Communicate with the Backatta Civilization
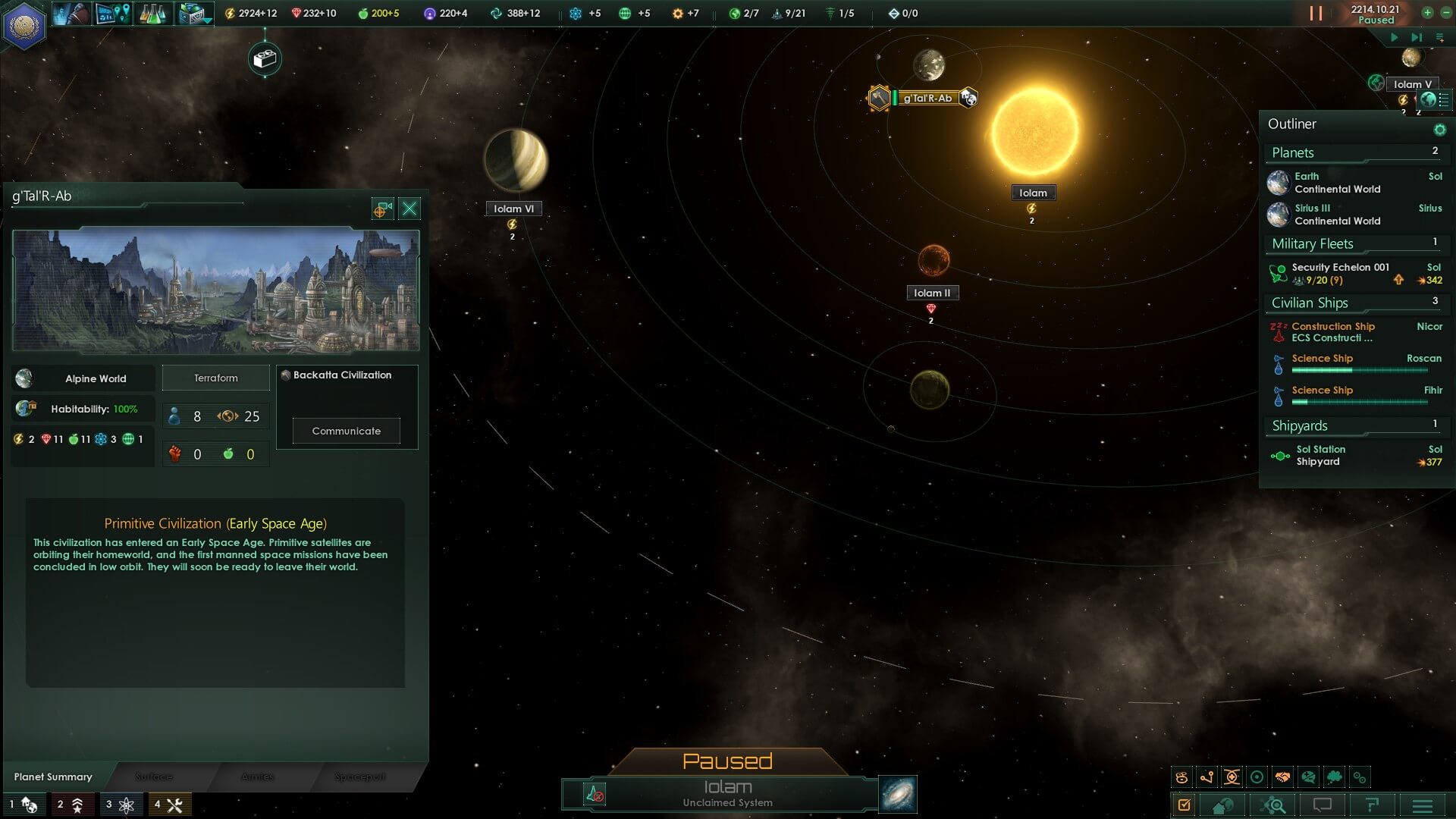 point(347,431)
